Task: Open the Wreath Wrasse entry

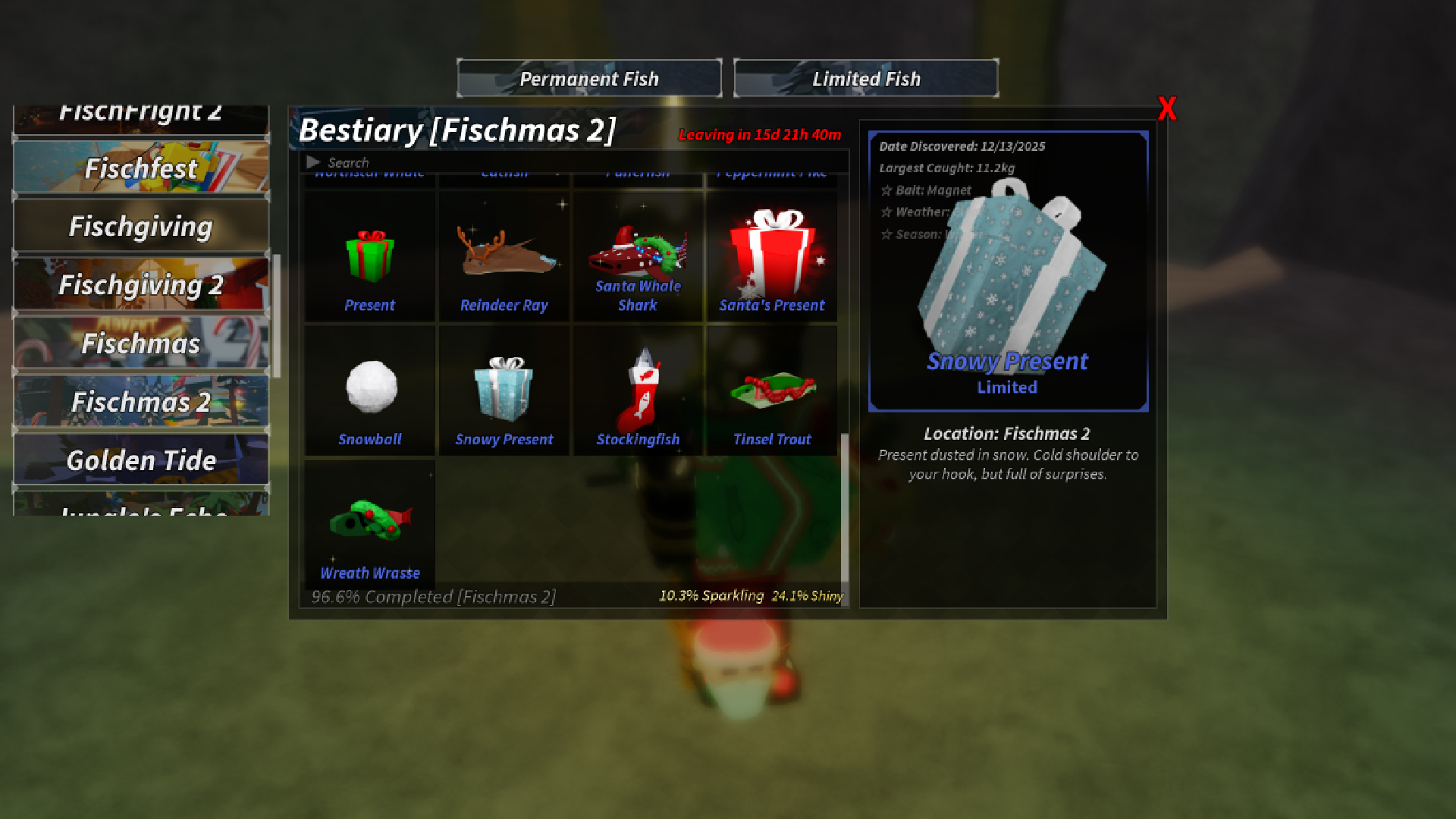Action: [x=369, y=521]
